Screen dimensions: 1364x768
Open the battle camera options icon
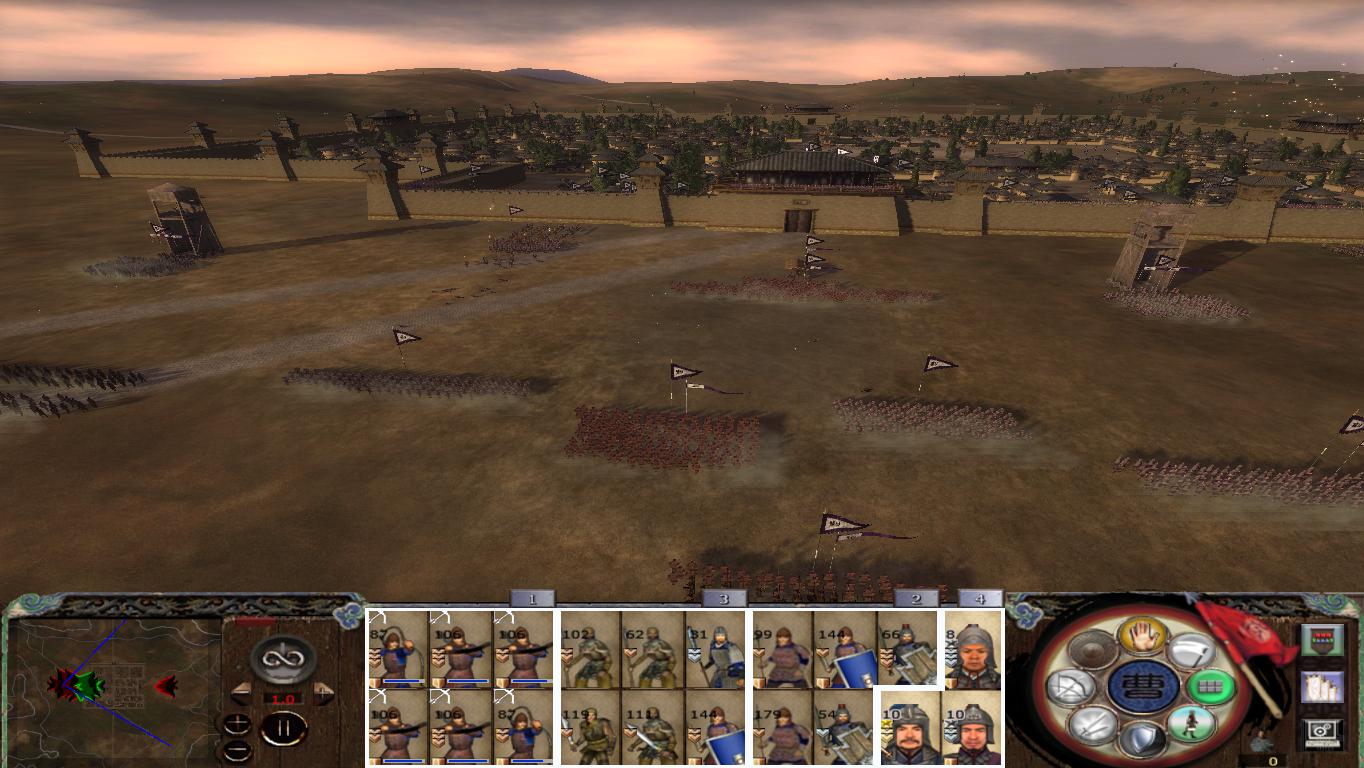(x=1322, y=731)
